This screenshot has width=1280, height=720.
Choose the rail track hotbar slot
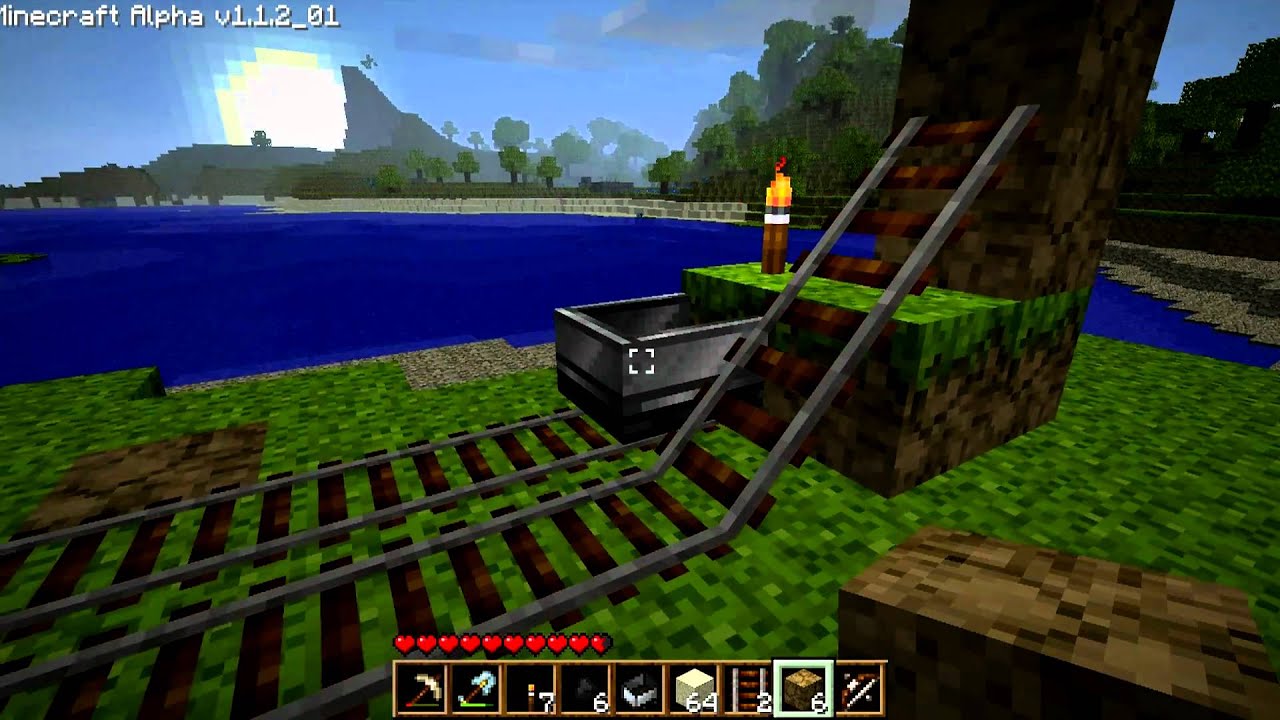(748, 688)
